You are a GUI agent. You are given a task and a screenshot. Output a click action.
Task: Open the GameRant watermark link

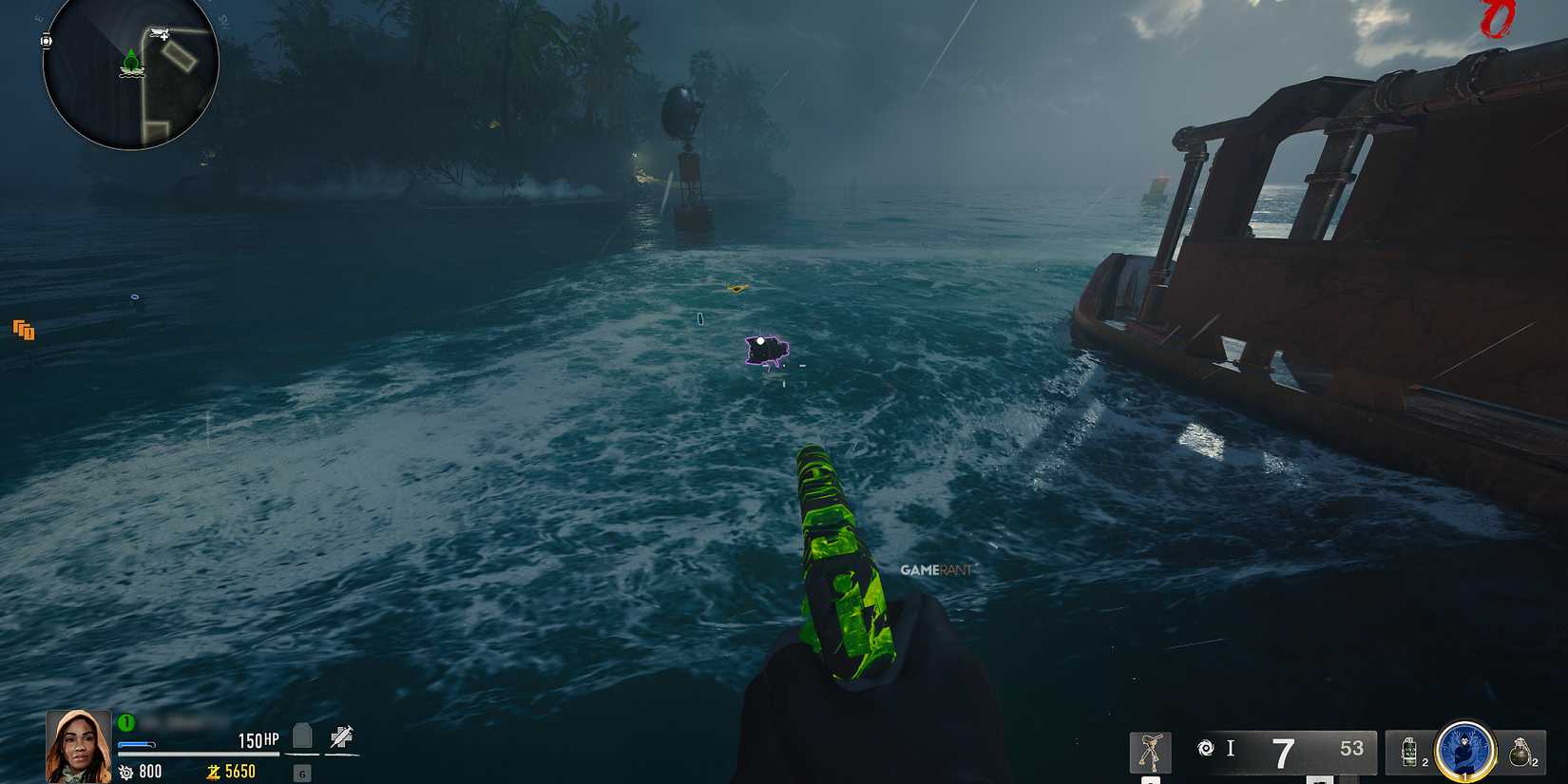tap(936, 571)
